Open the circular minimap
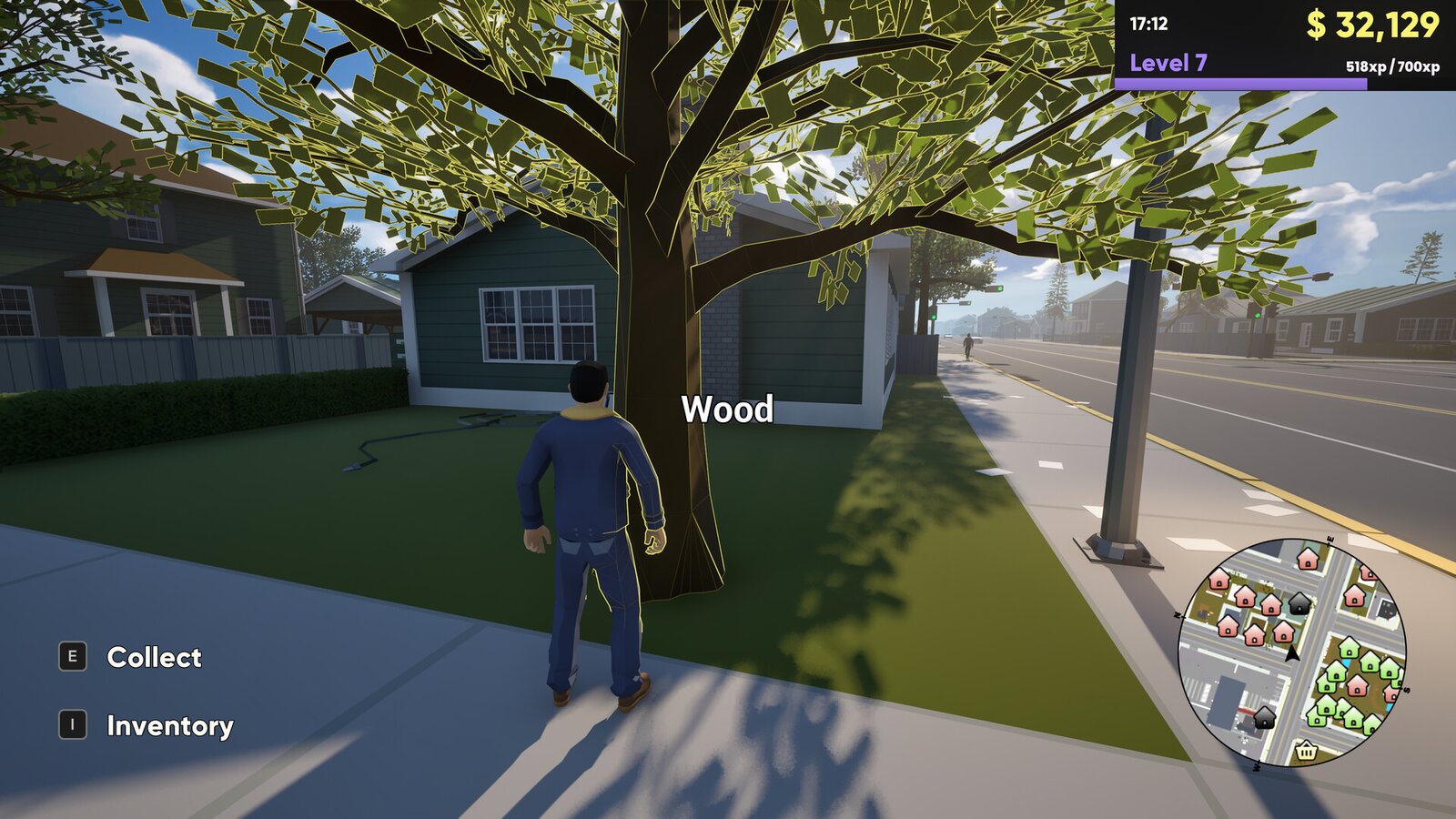The height and width of the screenshot is (819, 1456). [1292, 652]
